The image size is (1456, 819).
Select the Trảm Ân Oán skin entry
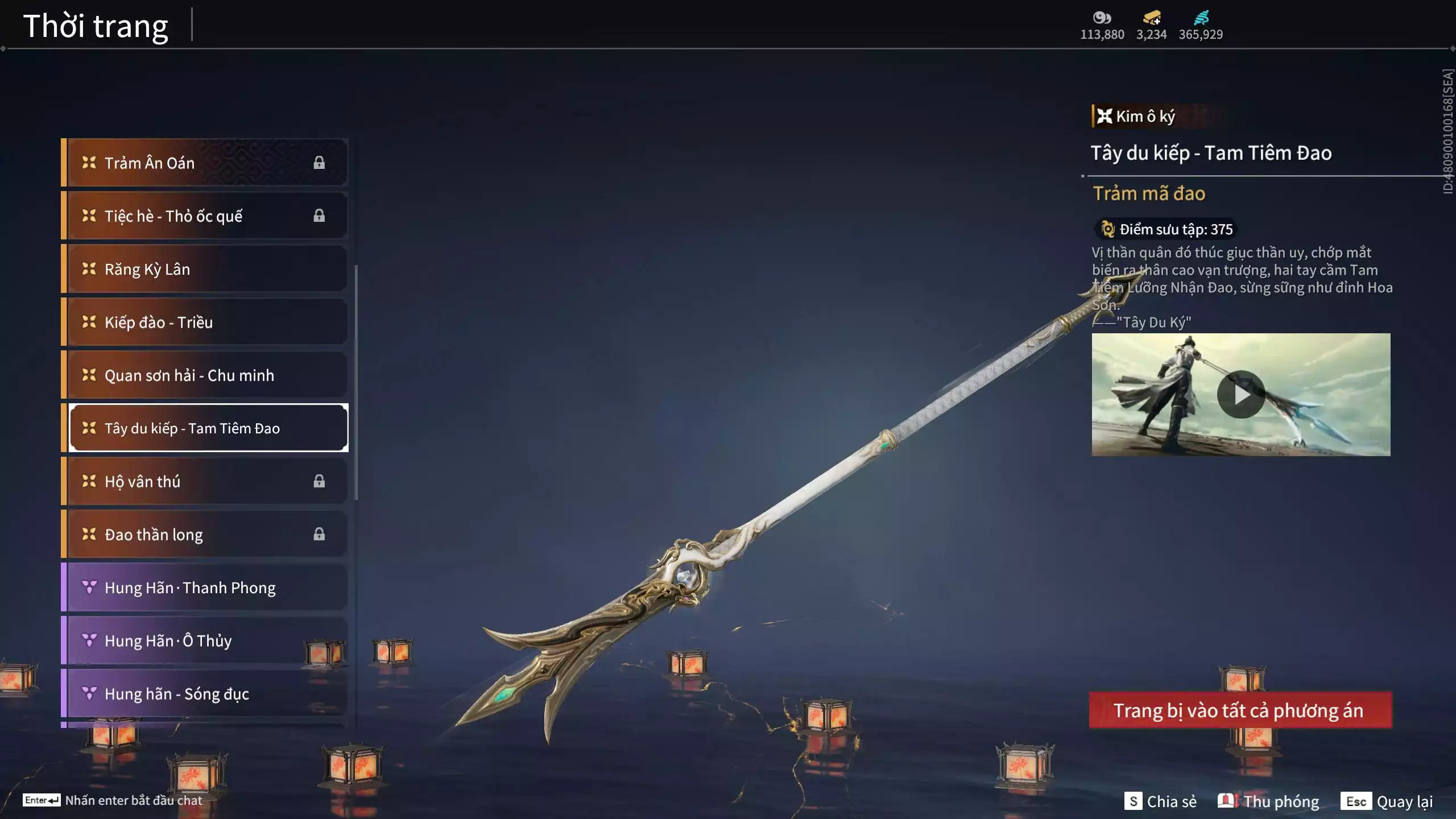click(205, 163)
